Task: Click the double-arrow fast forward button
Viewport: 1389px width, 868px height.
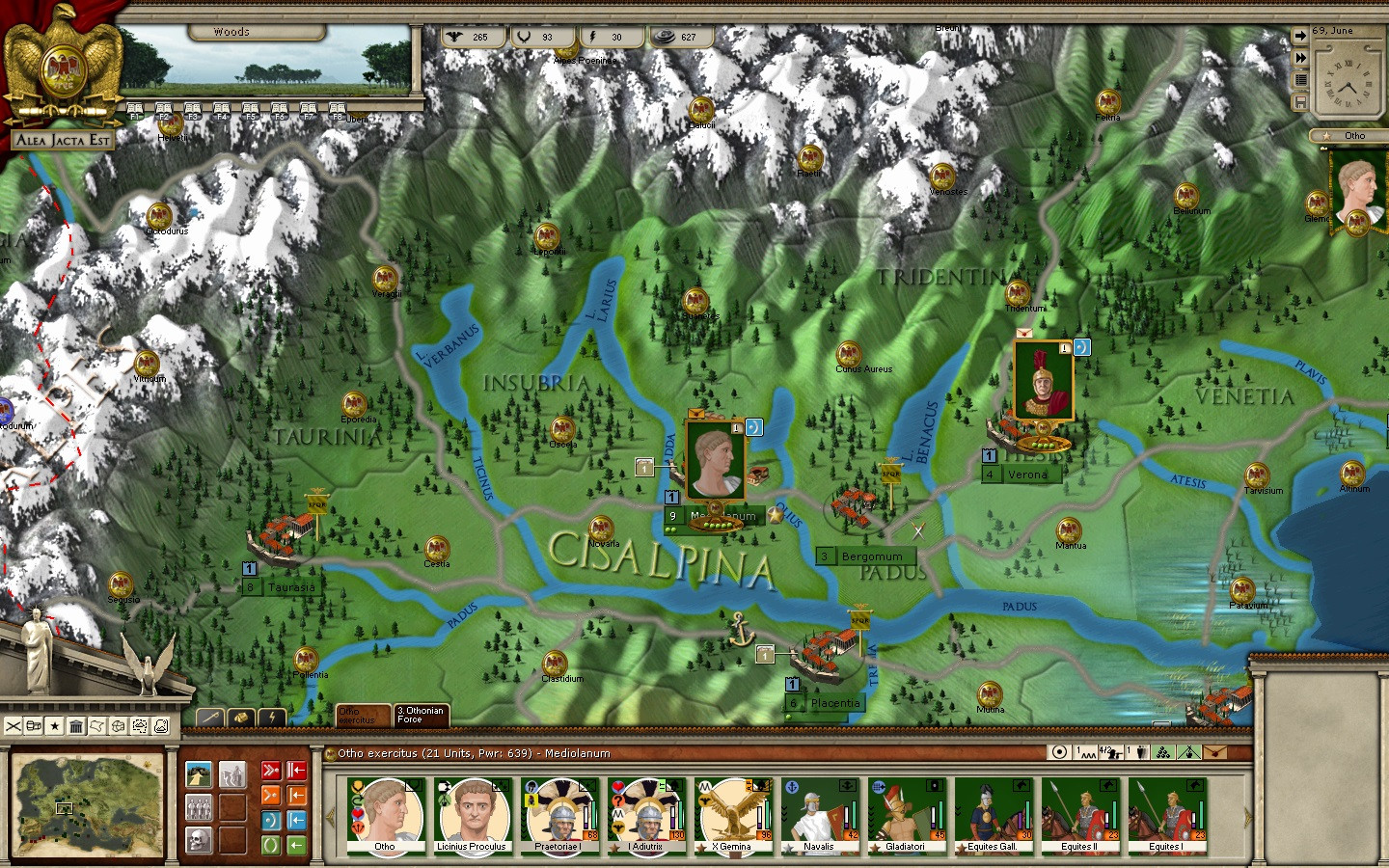Action: [1300, 58]
